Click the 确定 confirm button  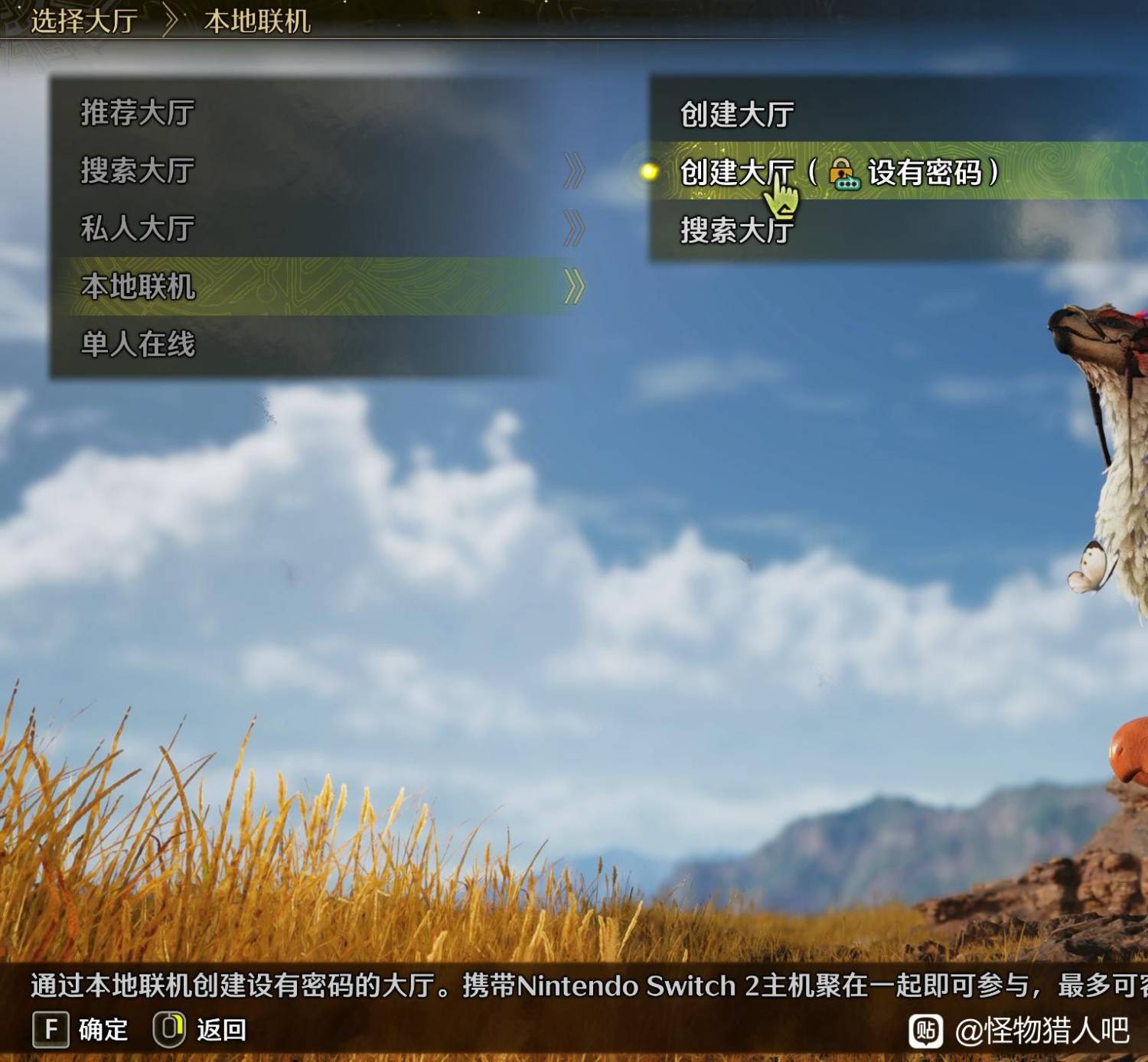click(80, 1029)
